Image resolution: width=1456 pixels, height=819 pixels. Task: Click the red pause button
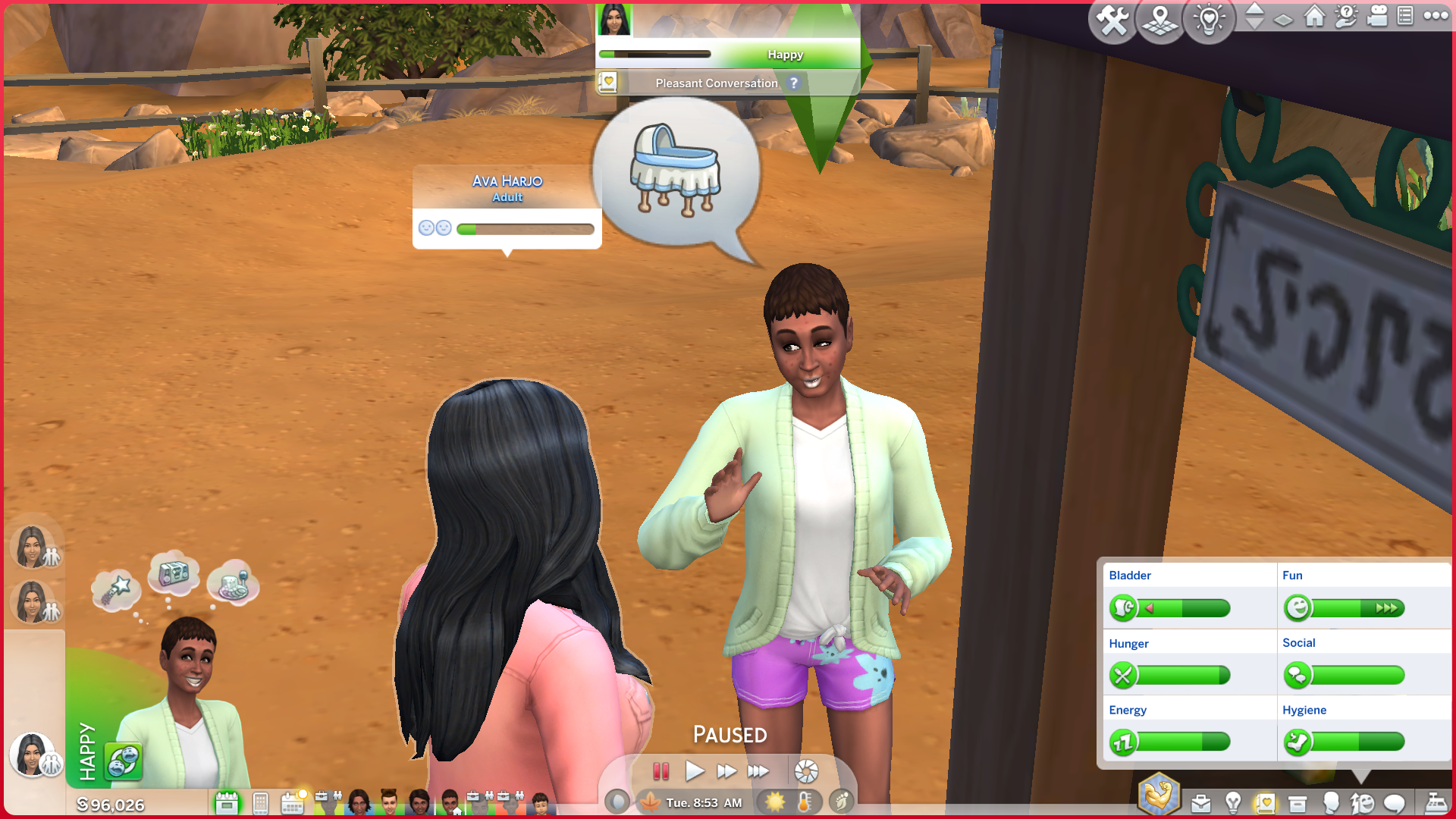point(661,771)
